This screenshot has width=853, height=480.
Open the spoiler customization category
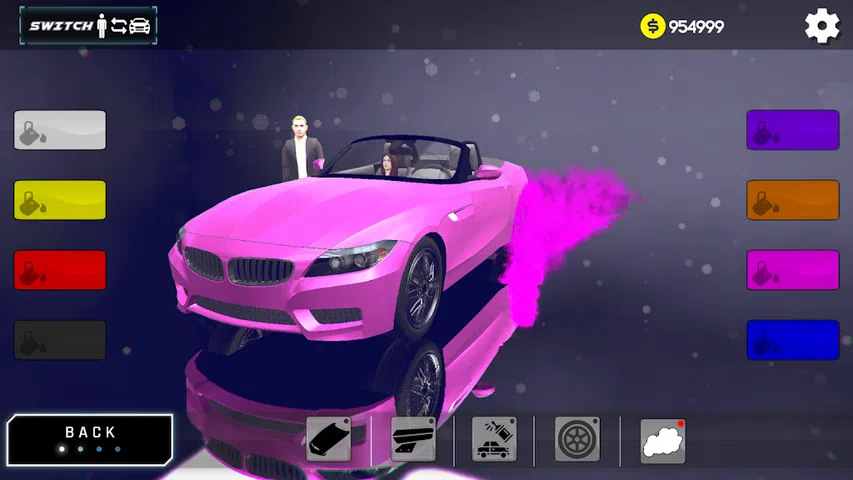pos(412,439)
